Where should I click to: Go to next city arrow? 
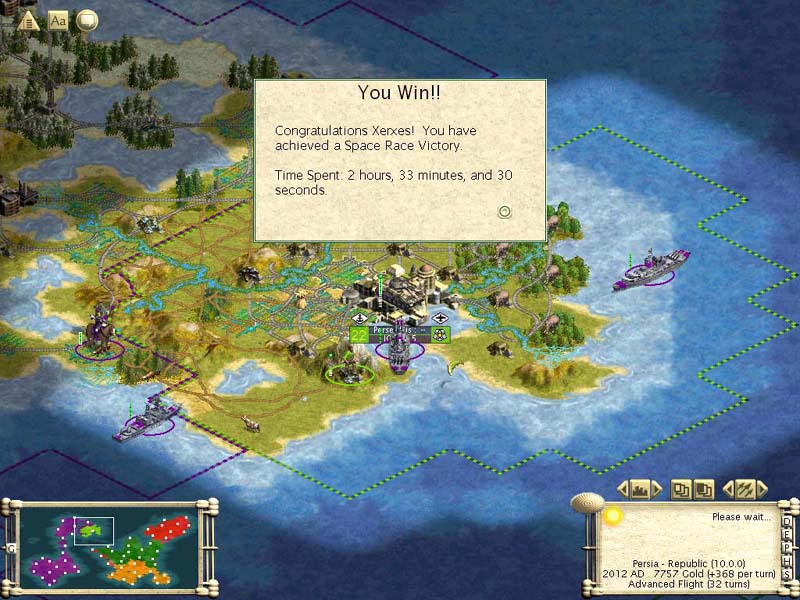[657, 489]
